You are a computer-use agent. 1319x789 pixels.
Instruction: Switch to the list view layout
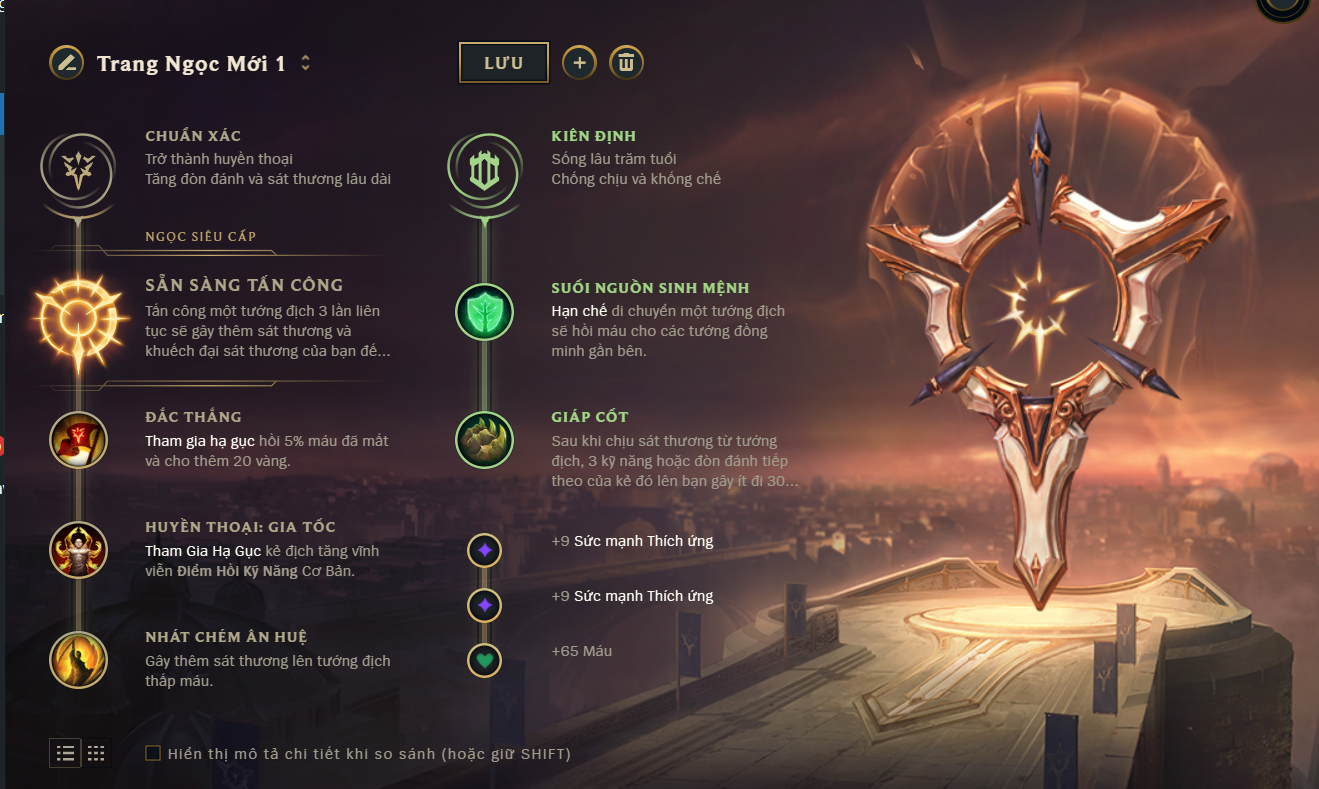point(66,753)
